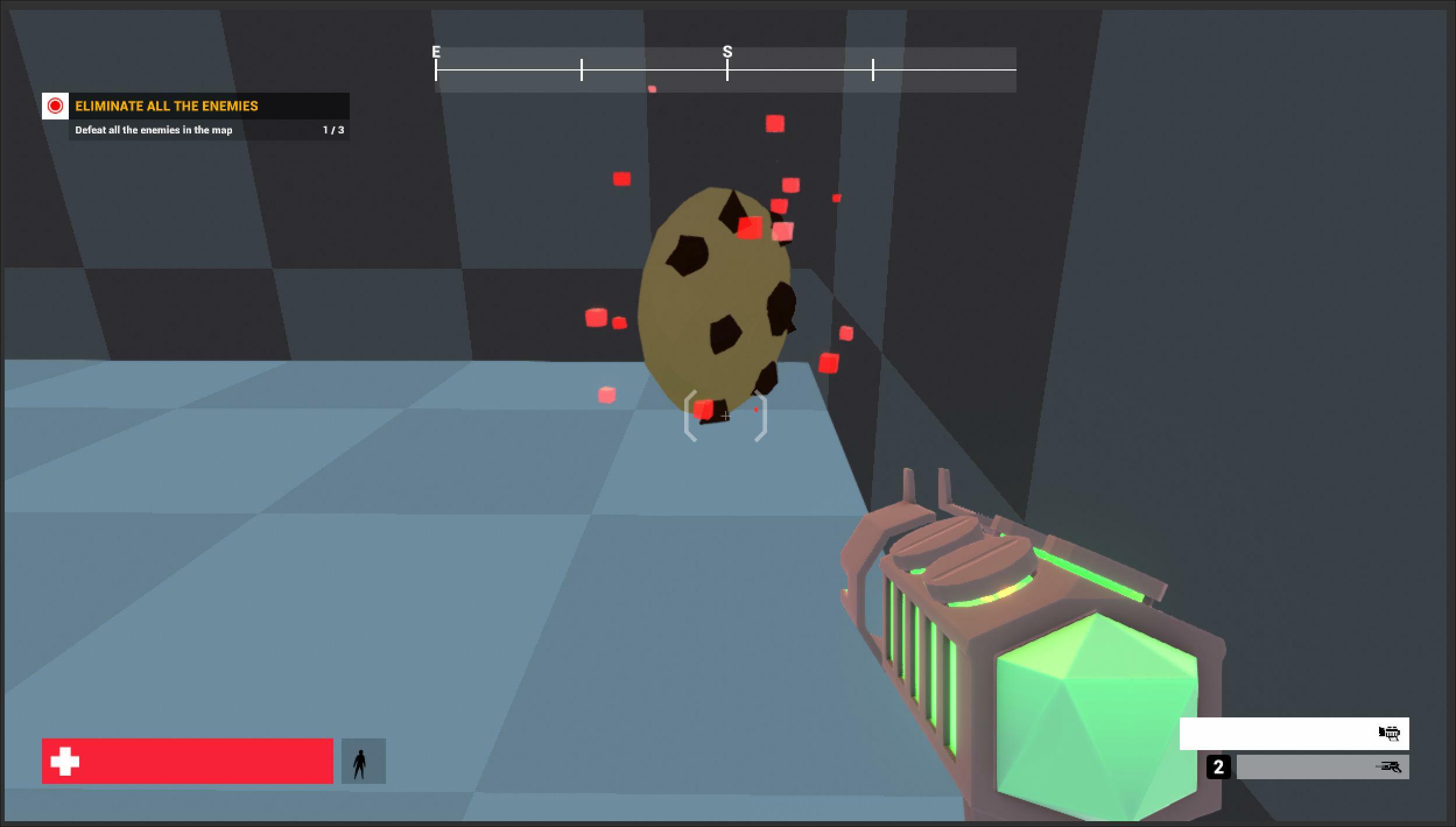Viewport: 1456px width, 827px height.
Task: Click the 1 / 3 progress counter
Action: [332, 130]
